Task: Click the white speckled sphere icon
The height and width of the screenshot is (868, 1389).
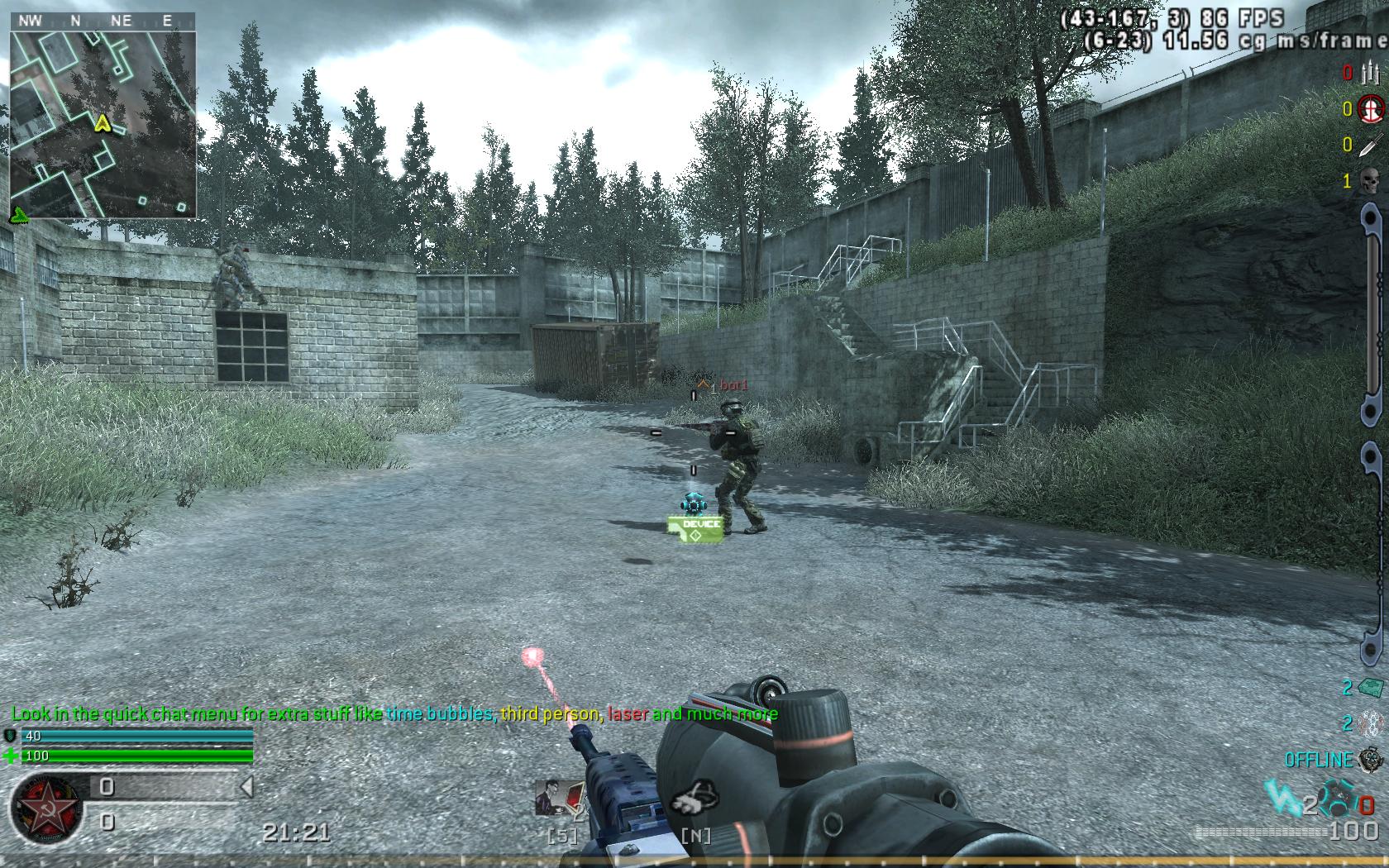Action: (1370, 724)
